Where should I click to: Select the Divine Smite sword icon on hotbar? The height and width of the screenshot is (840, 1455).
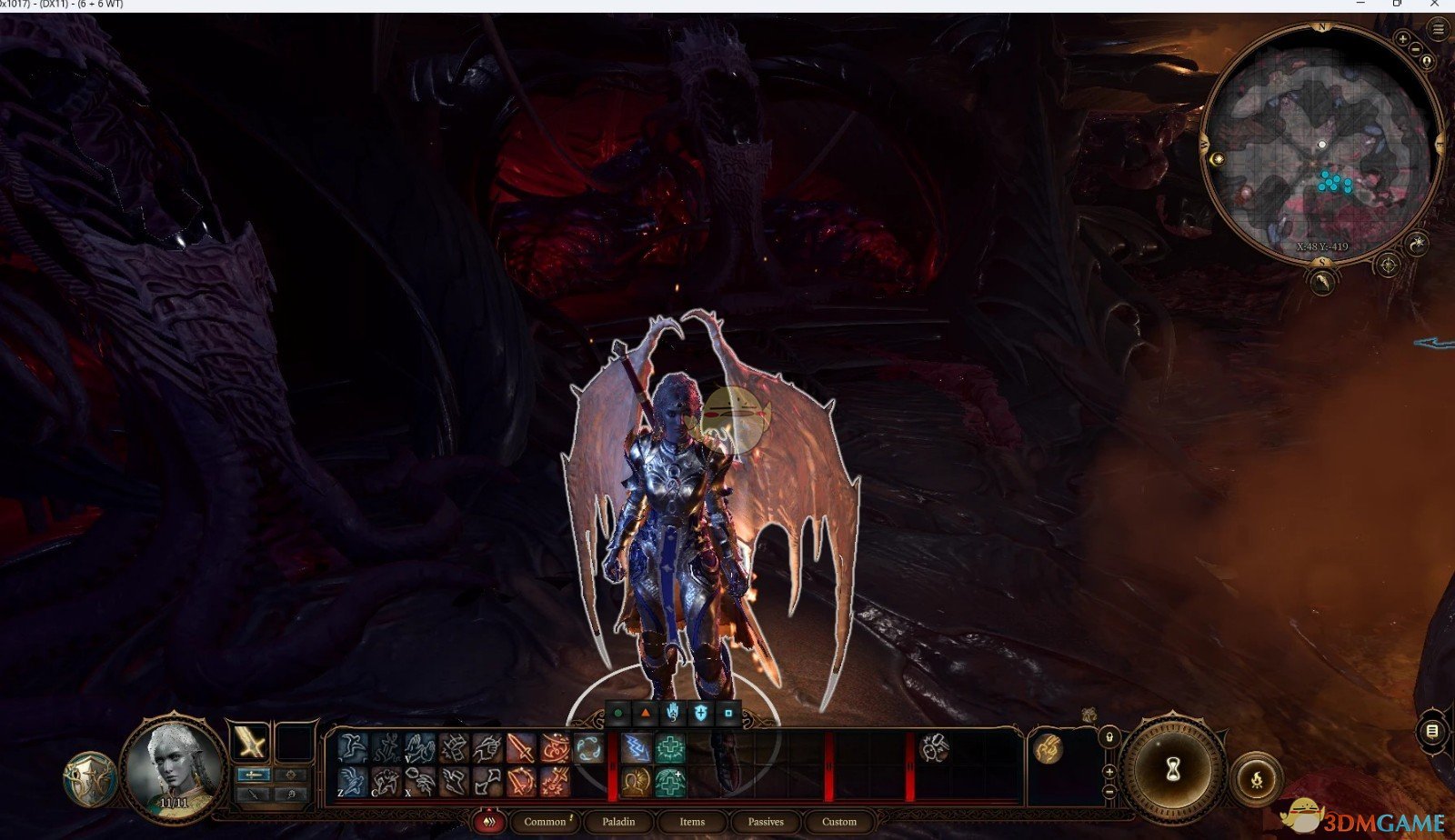(518, 746)
